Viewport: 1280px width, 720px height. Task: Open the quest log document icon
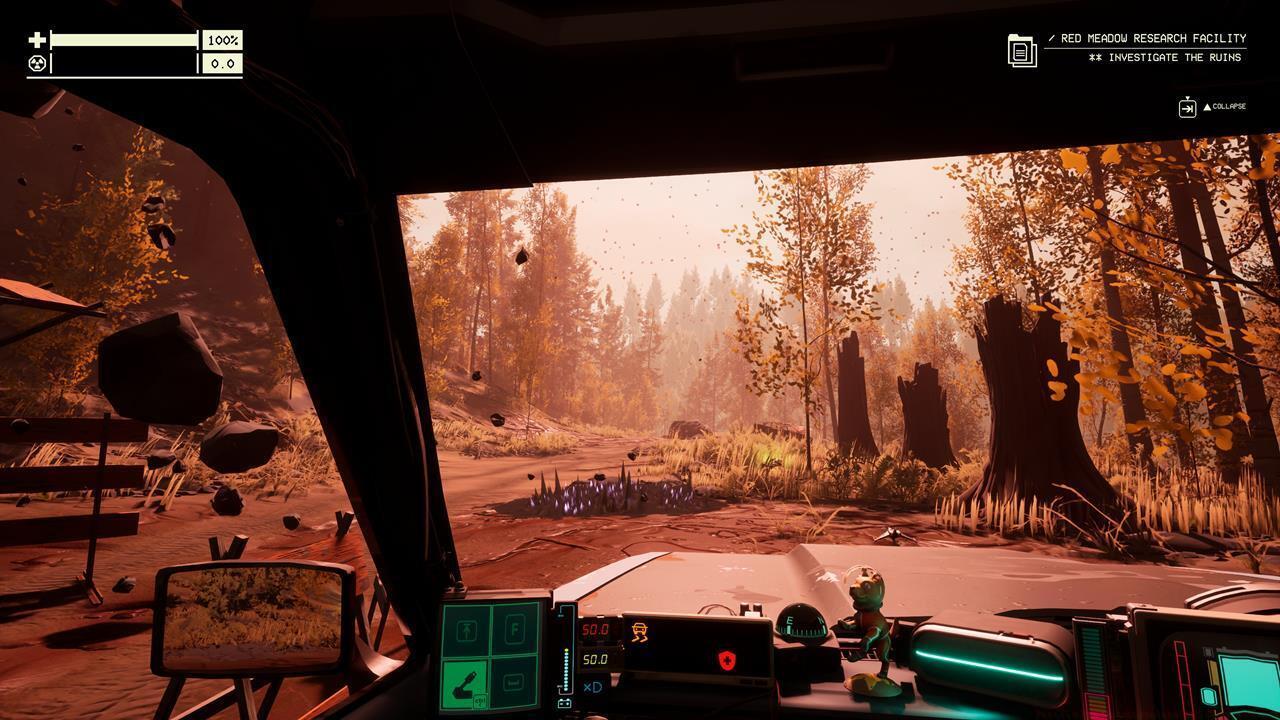pos(1022,50)
